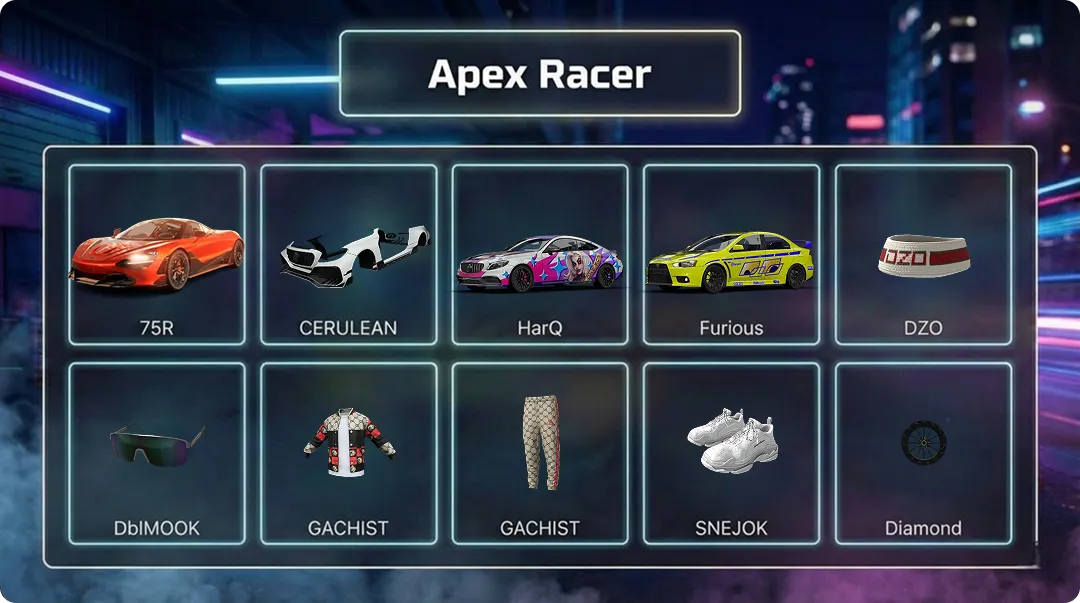Select the yellow Furious car

(x=731, y=255)
